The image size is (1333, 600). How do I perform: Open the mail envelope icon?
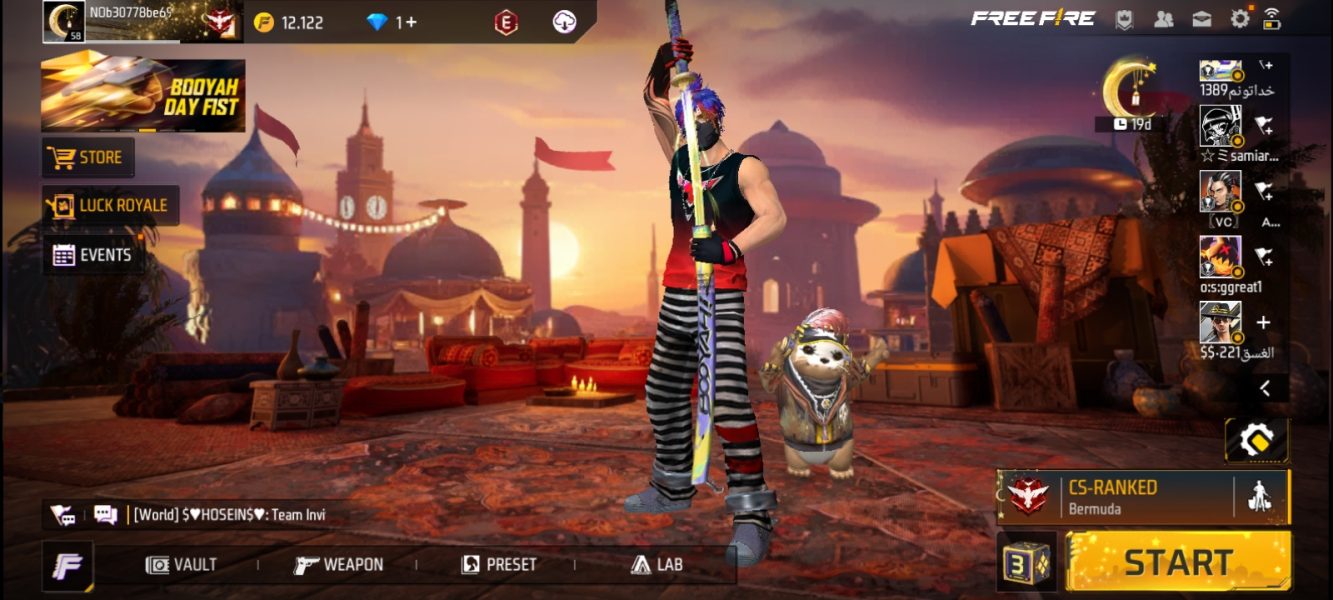click(1201, 18)
